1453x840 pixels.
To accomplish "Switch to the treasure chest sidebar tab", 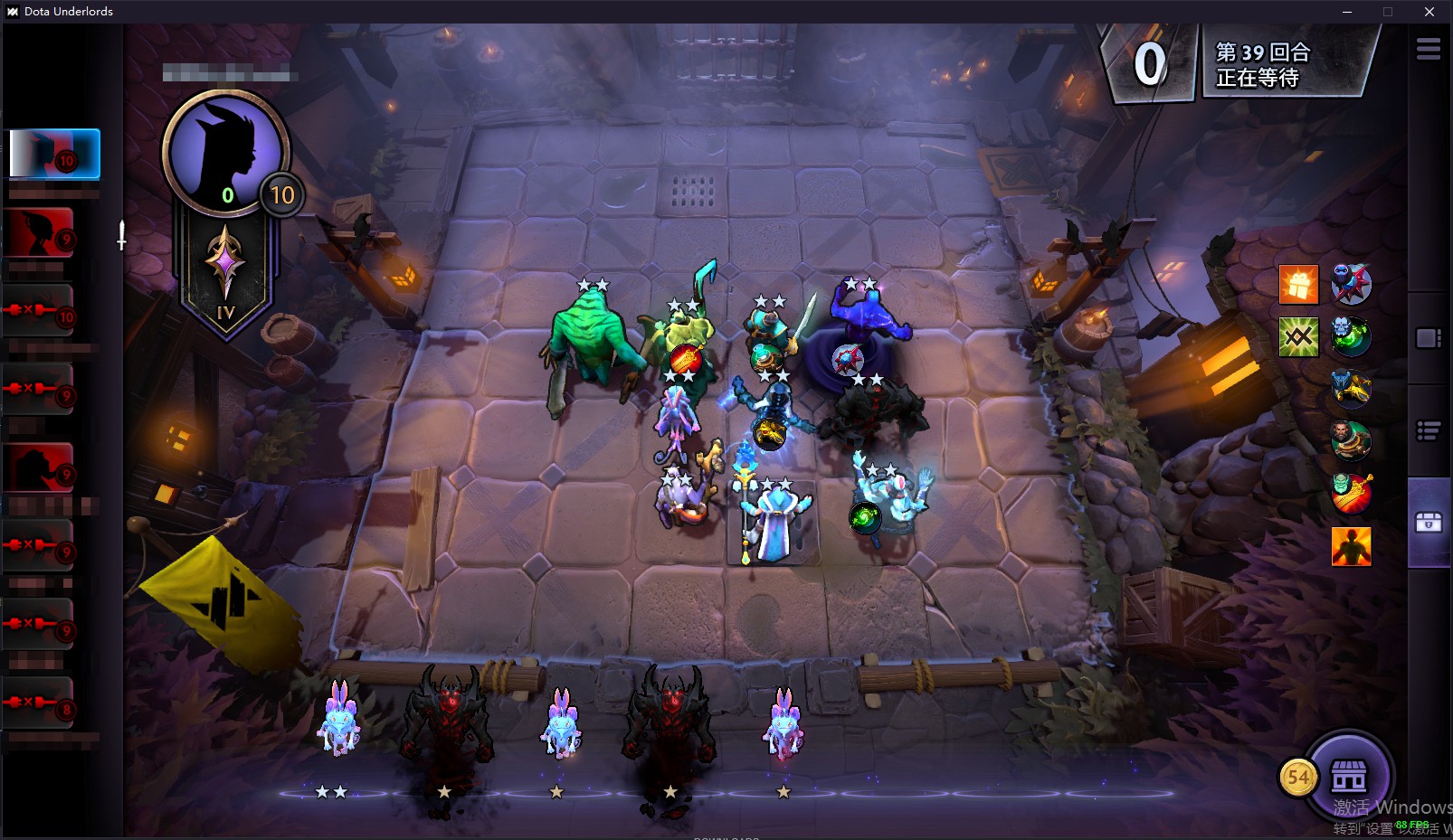I will [1429, 522].
